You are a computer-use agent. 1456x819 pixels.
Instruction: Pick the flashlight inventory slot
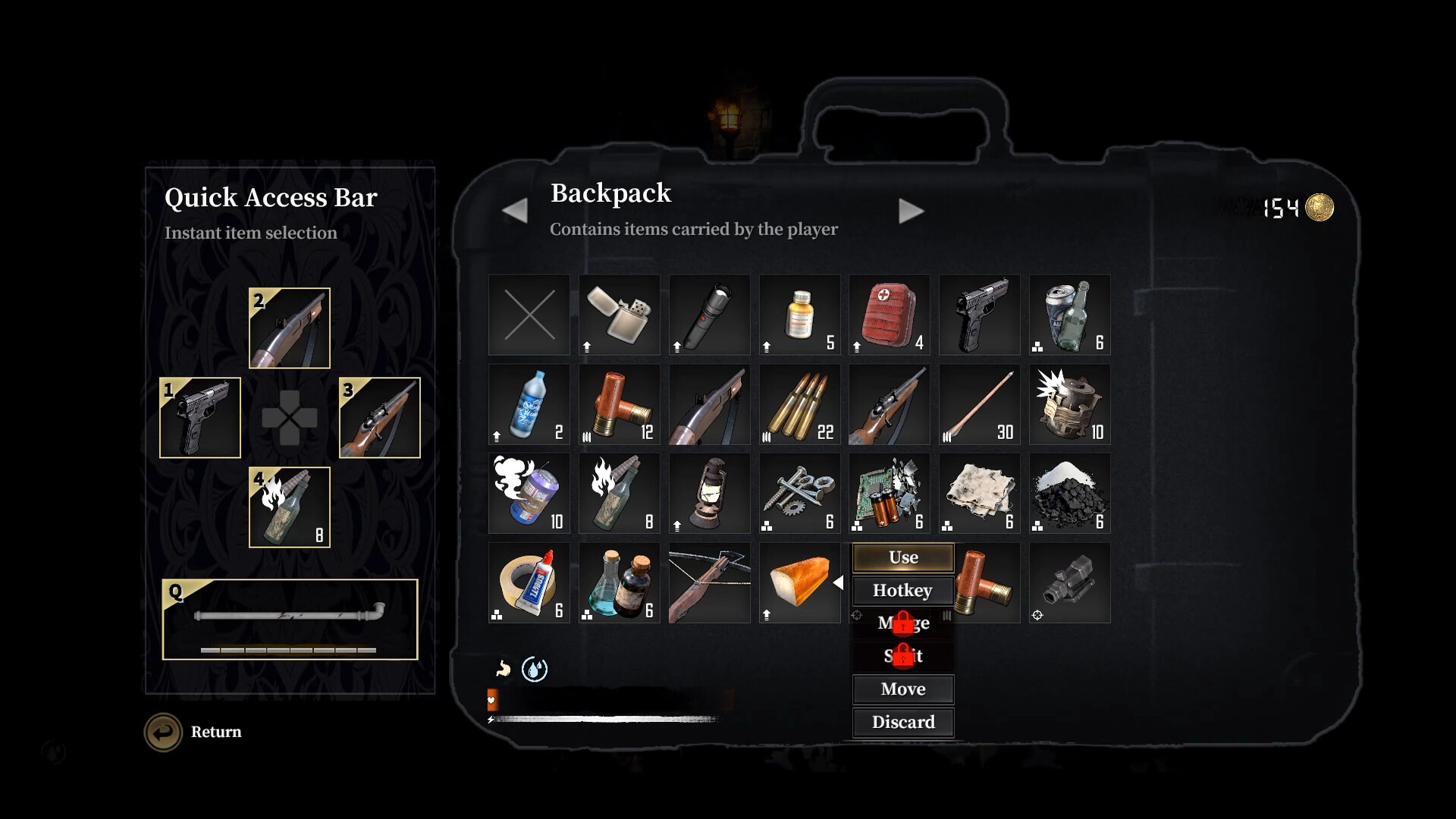click(x=709, y=315)
